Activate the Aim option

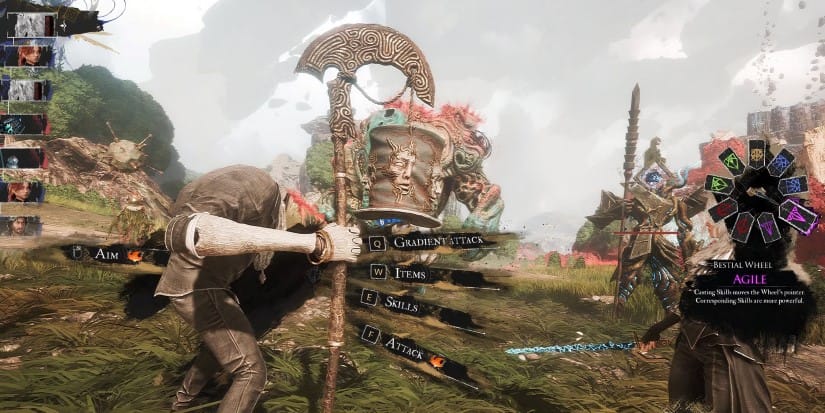click(108, 254)
